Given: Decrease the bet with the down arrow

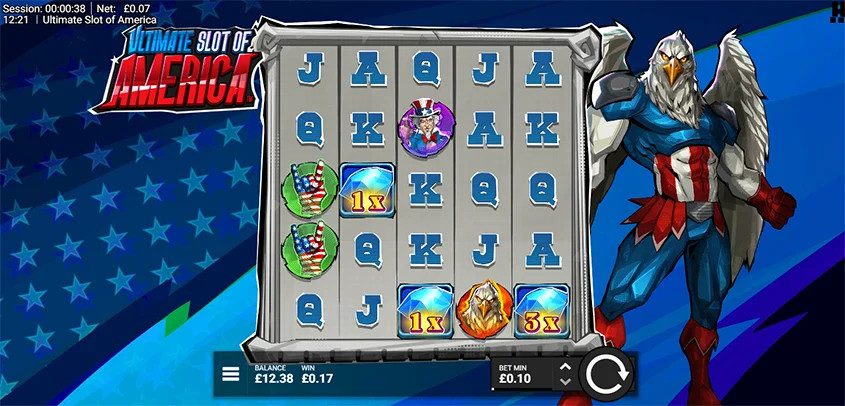Looking at the screenshot, I should pos(565,382).
